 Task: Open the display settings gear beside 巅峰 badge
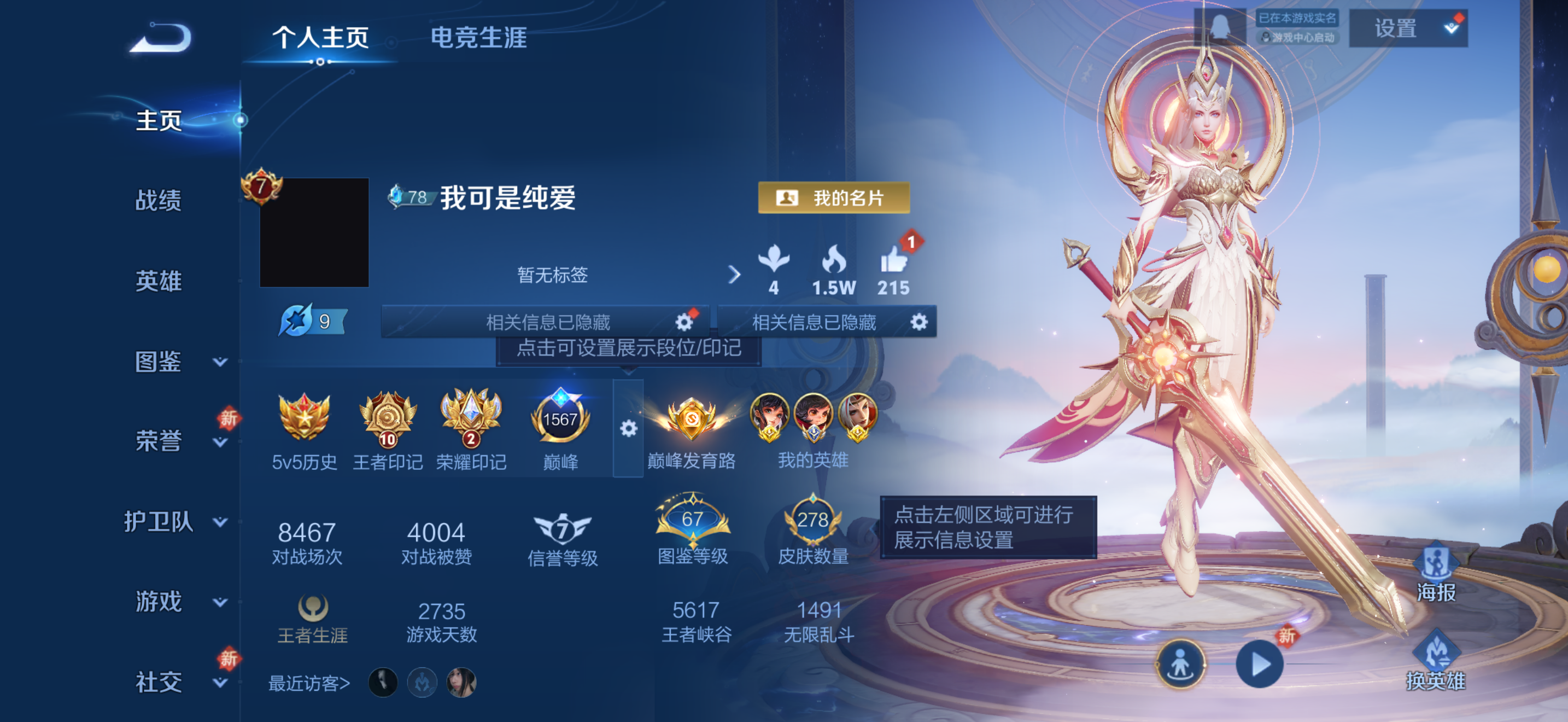628,428
